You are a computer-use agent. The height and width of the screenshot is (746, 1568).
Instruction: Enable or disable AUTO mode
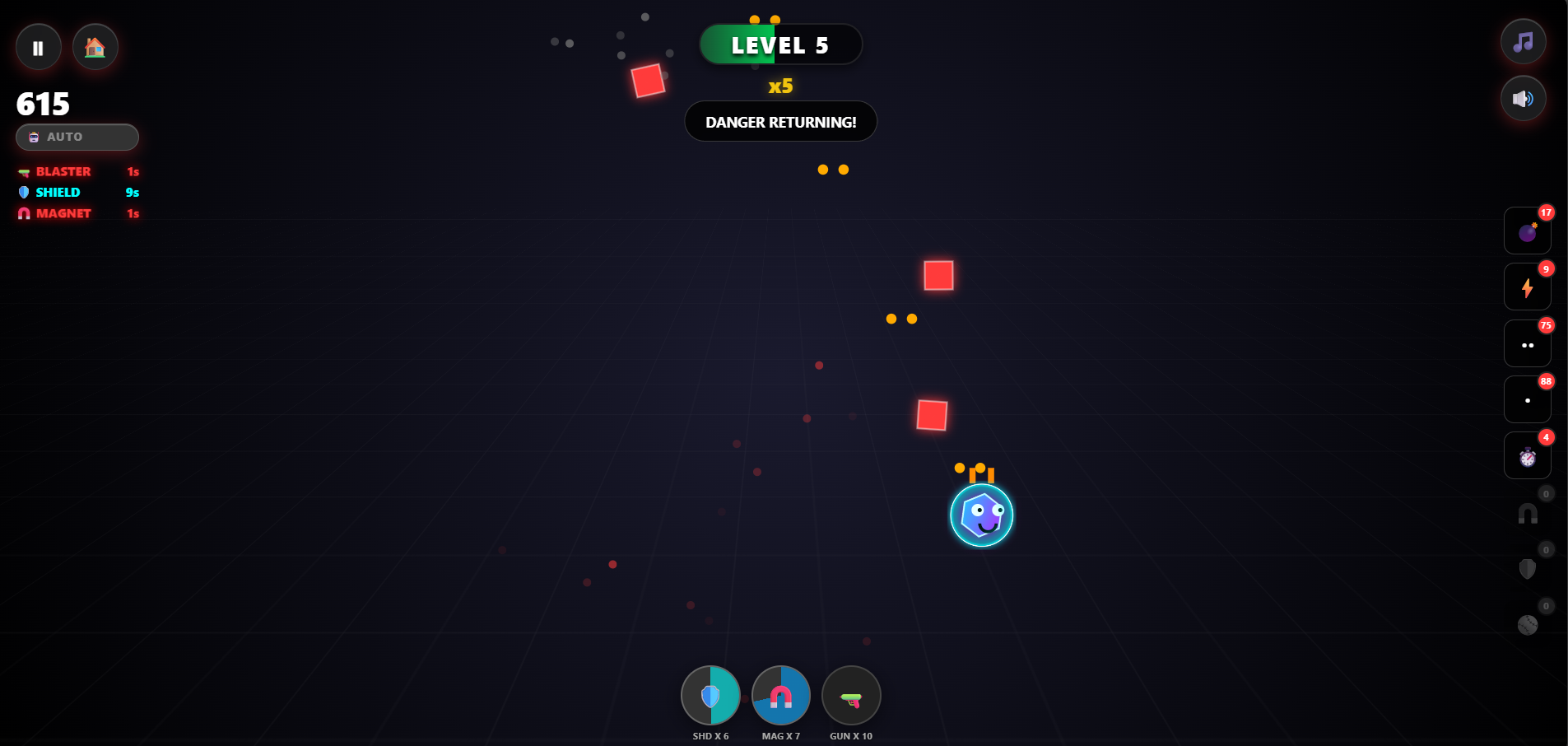[77, 137]
